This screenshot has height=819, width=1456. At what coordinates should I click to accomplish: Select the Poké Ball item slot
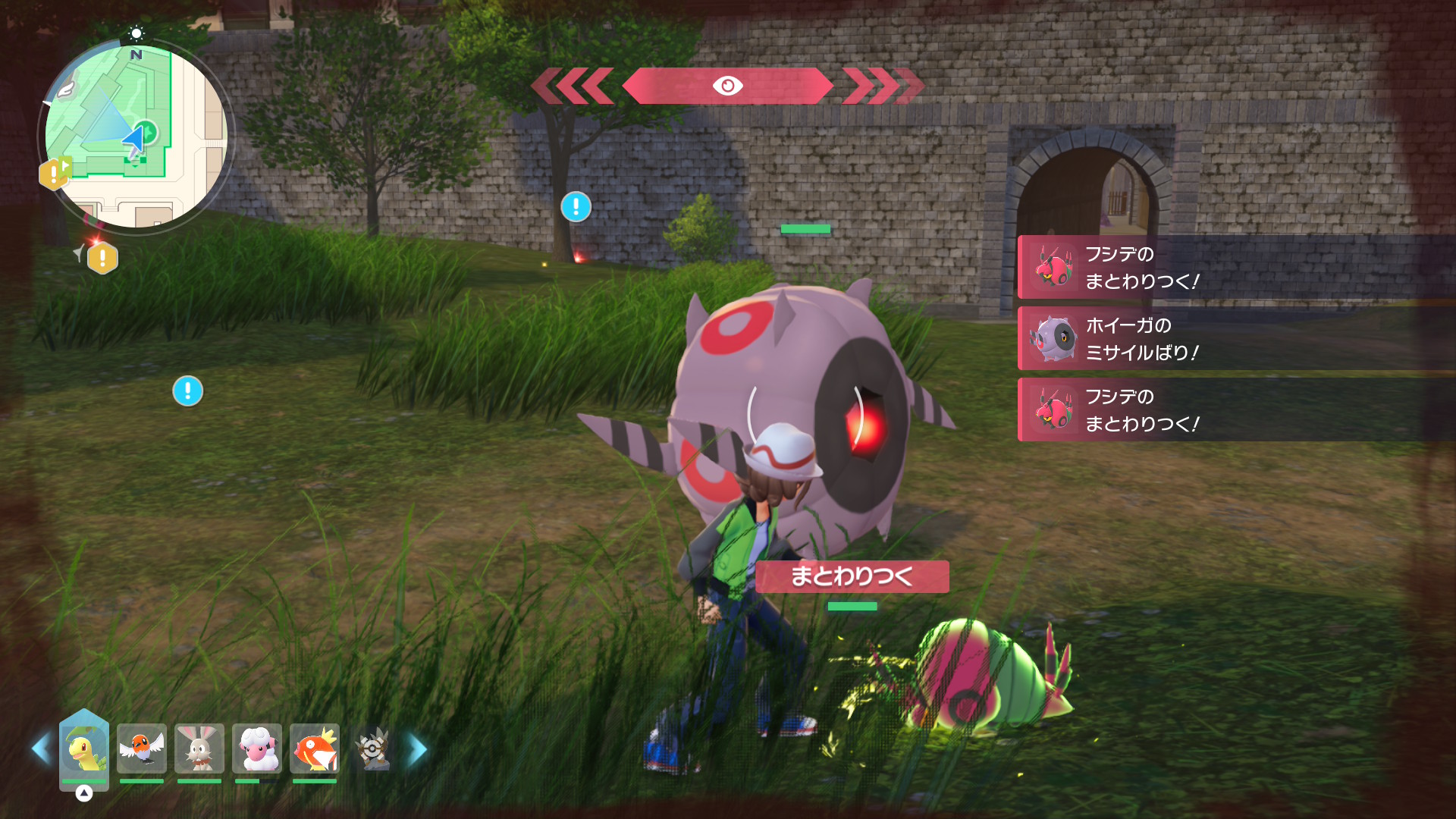(x=372, y=749)
